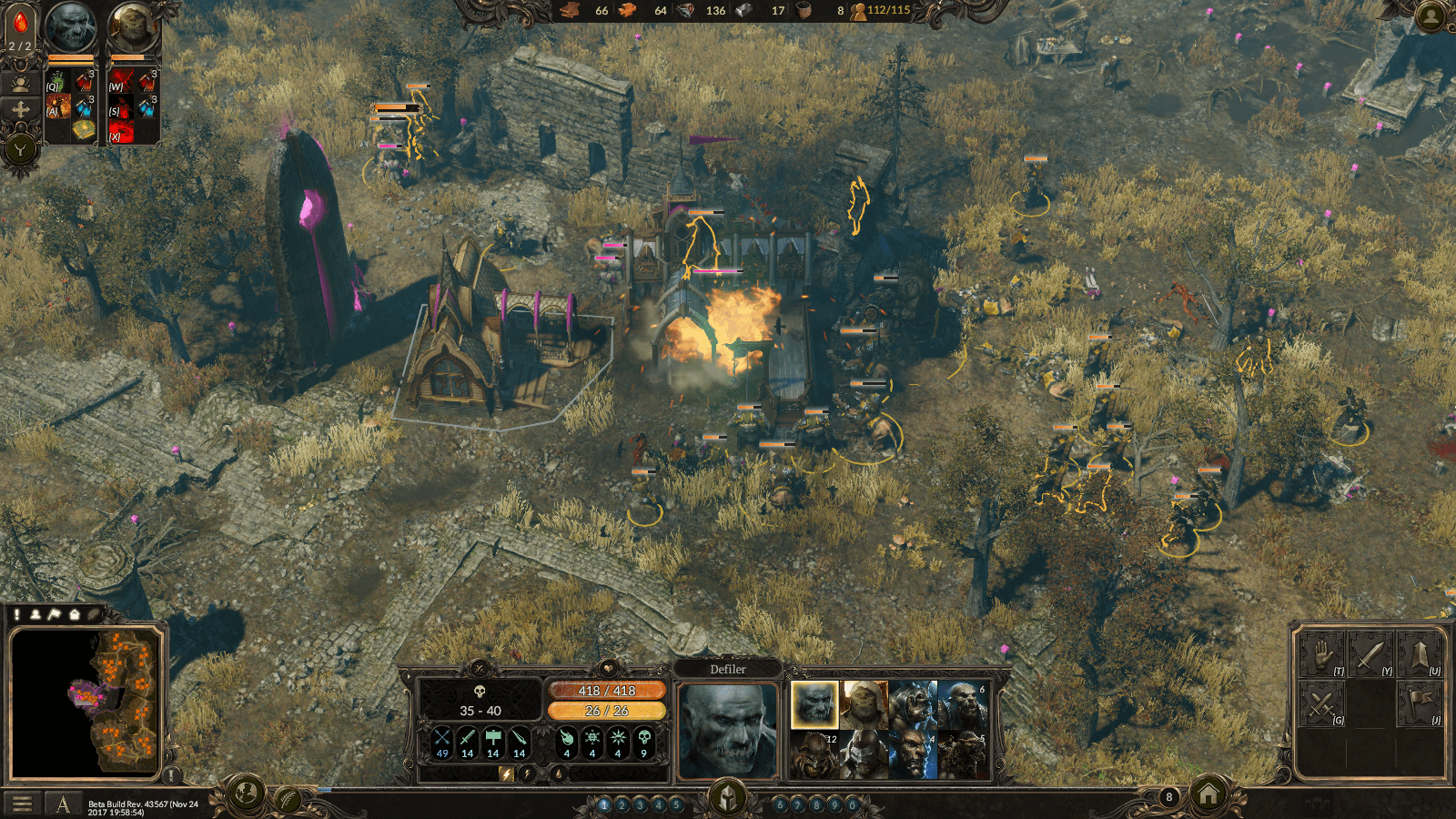Viewport: 1456px width, 819px height.
Task: Select the Defiler tile in the selection panel
Action: tap(814, 704)
